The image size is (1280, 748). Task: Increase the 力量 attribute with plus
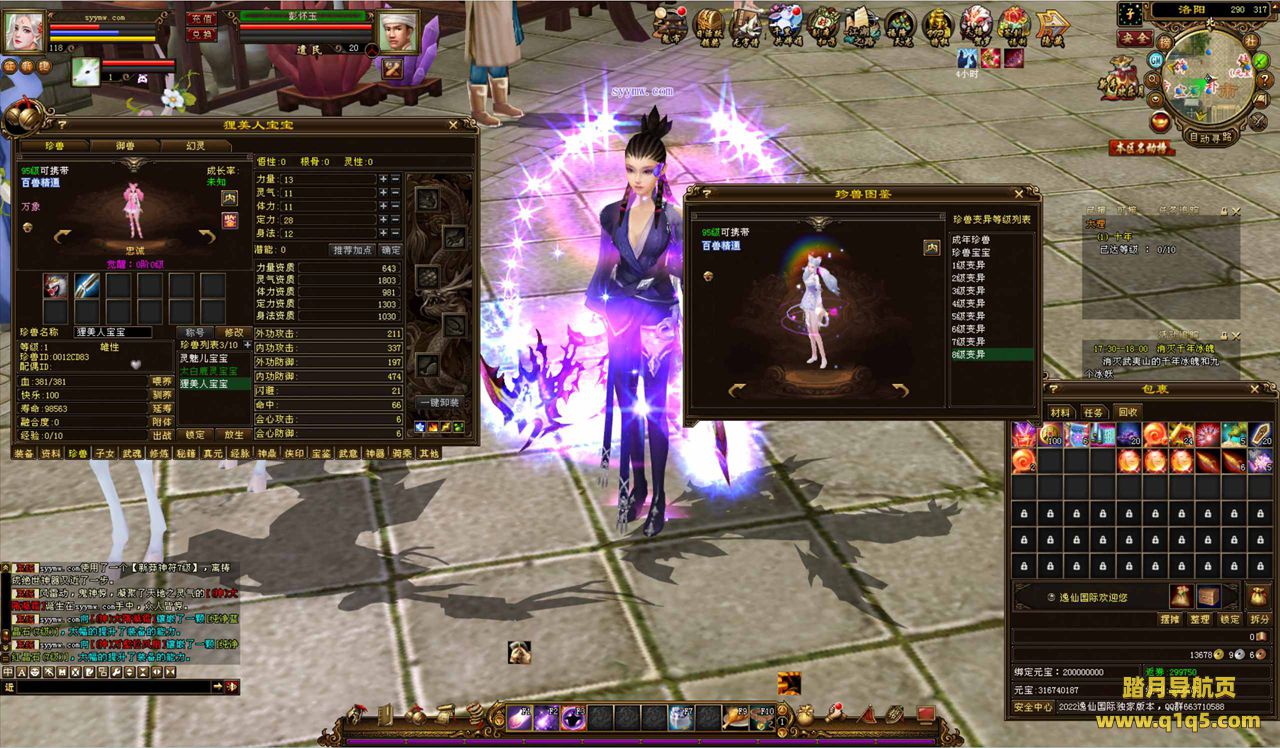point(383,179)
